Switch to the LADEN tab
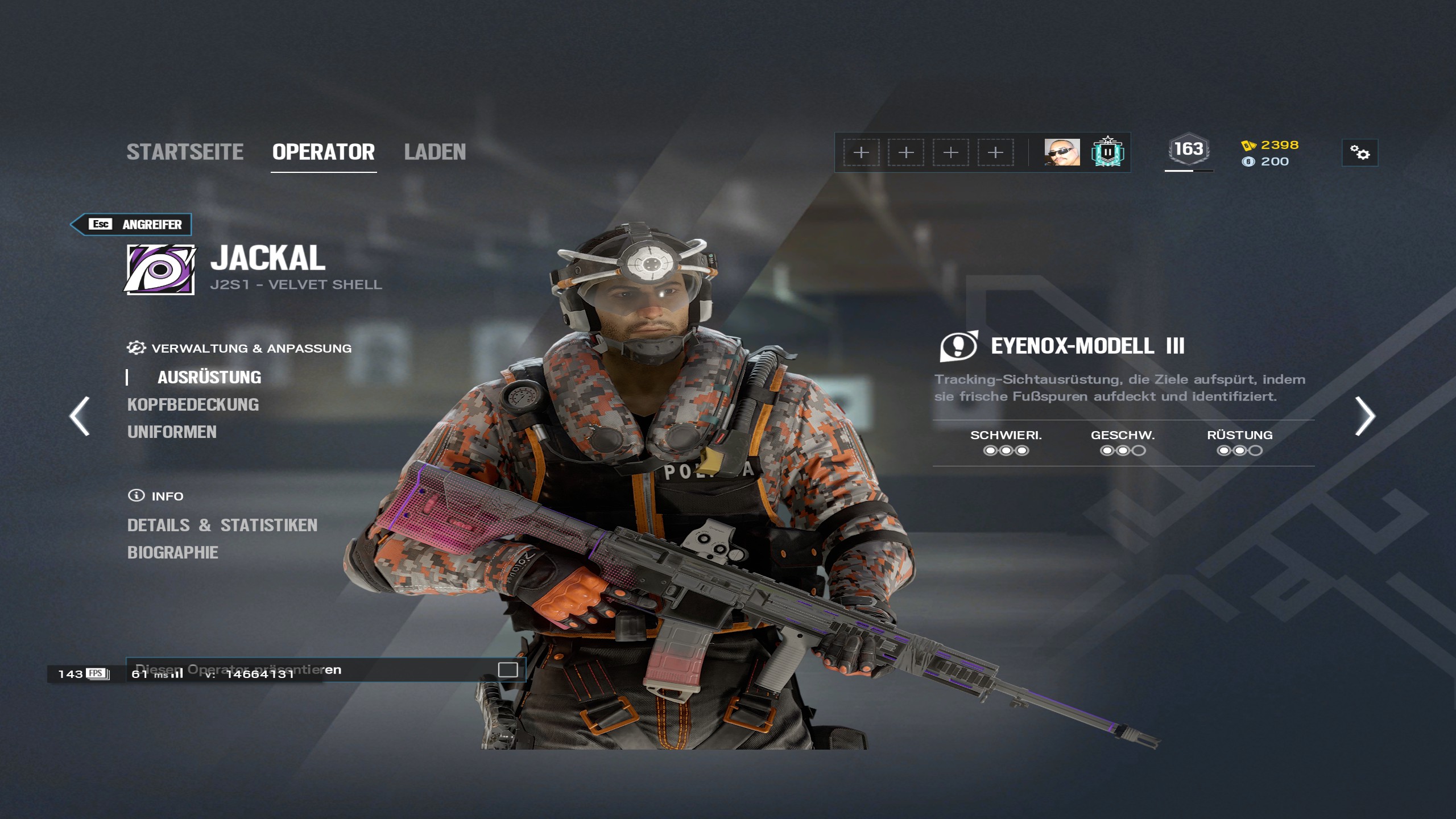This screenshot has width=1456, height=819. point(436,152)
